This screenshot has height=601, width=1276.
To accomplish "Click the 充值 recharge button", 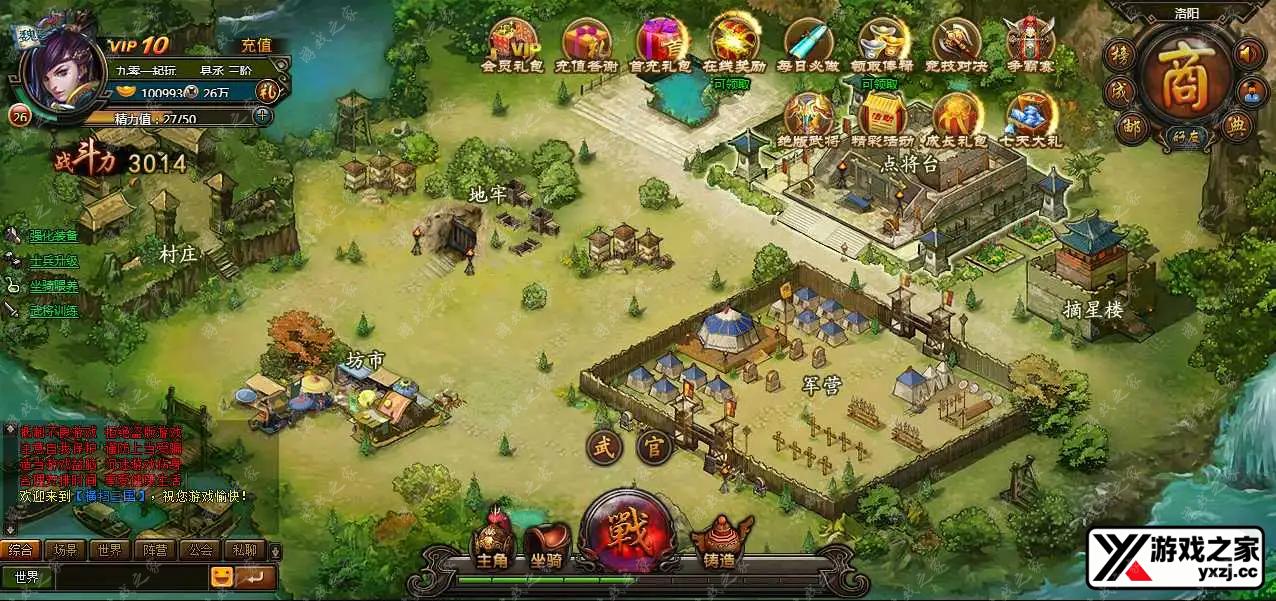I will click(256, 45).
